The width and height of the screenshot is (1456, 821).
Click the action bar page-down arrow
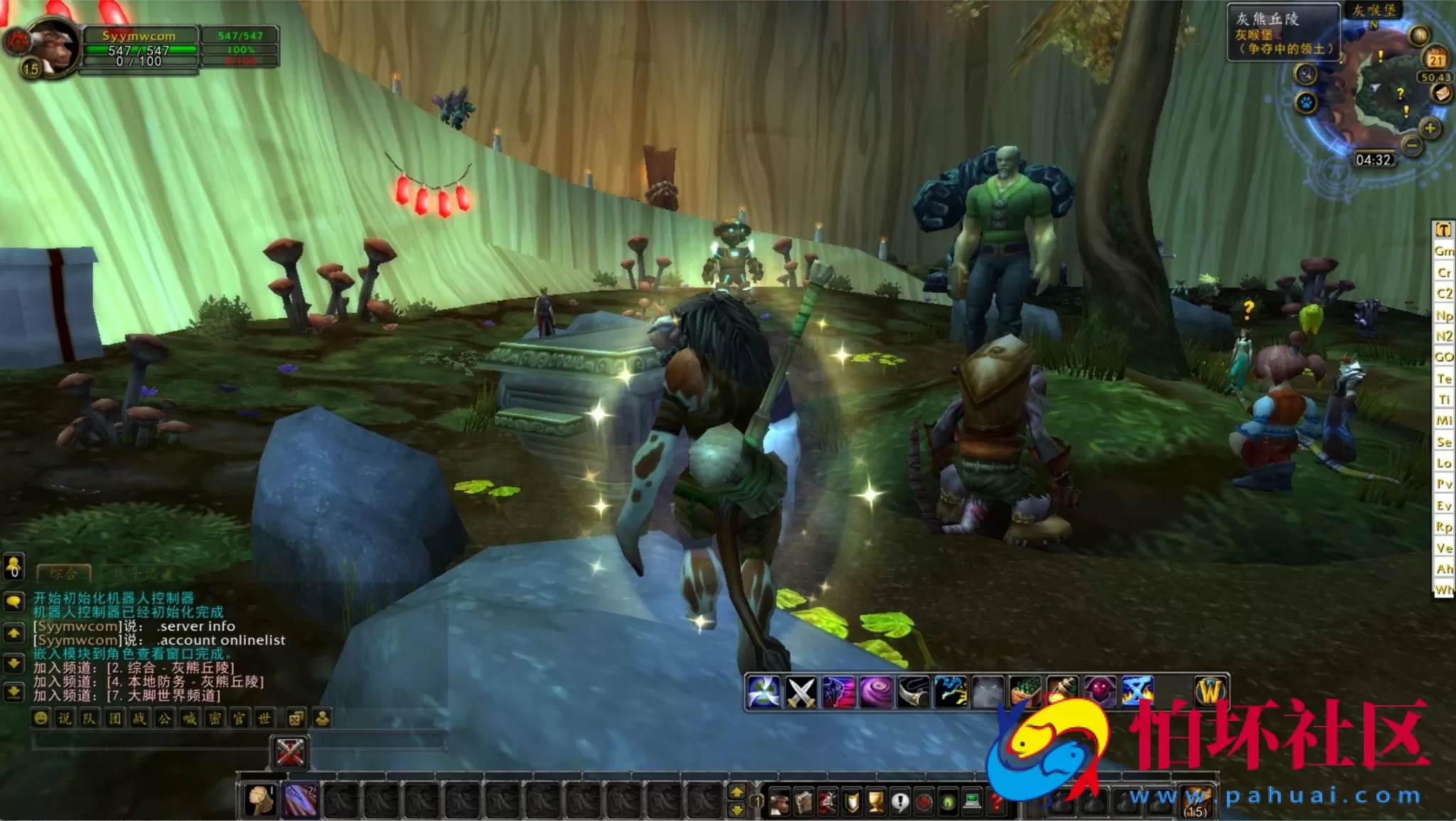coord(737,811)
